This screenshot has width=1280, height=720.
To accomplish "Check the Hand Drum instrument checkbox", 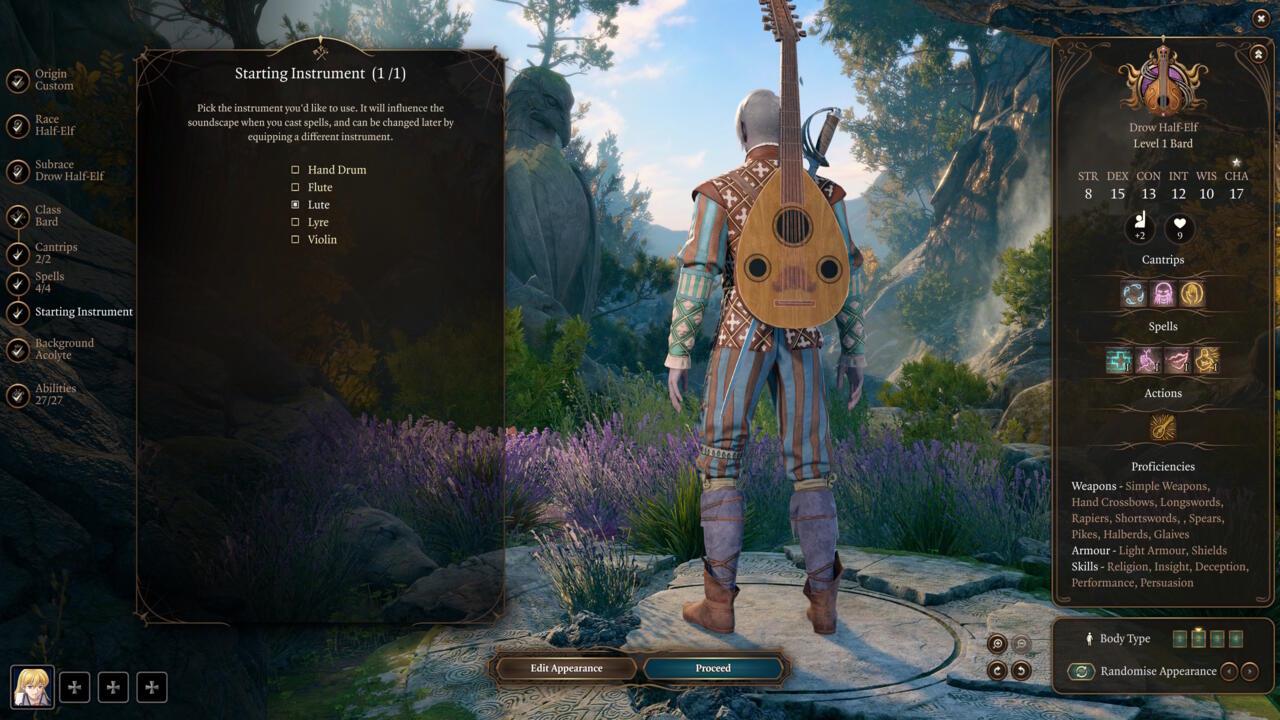I will coord(295,169).
